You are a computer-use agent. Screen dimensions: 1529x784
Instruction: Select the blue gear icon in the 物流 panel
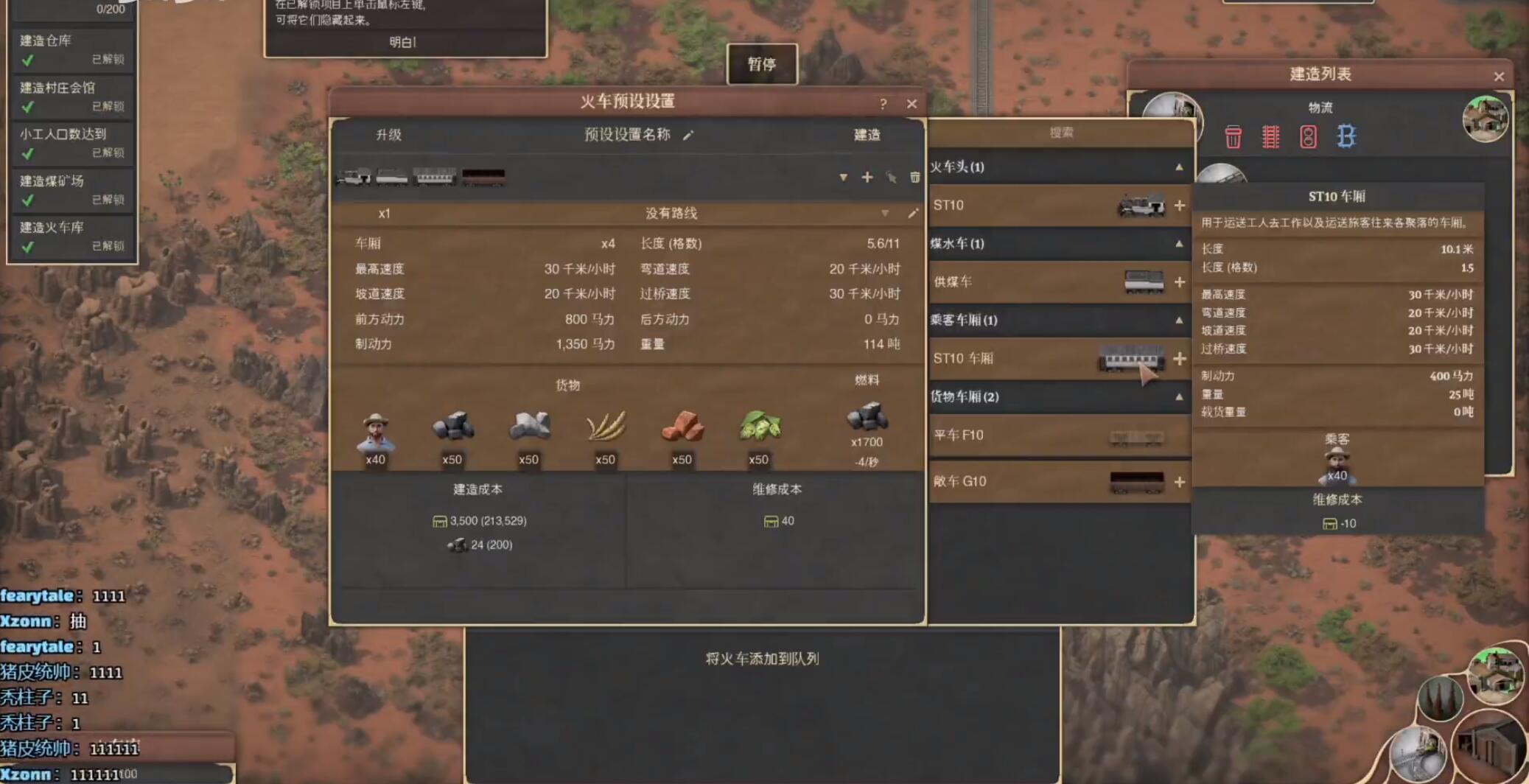pyautogui.click(x=1348, y=137)
